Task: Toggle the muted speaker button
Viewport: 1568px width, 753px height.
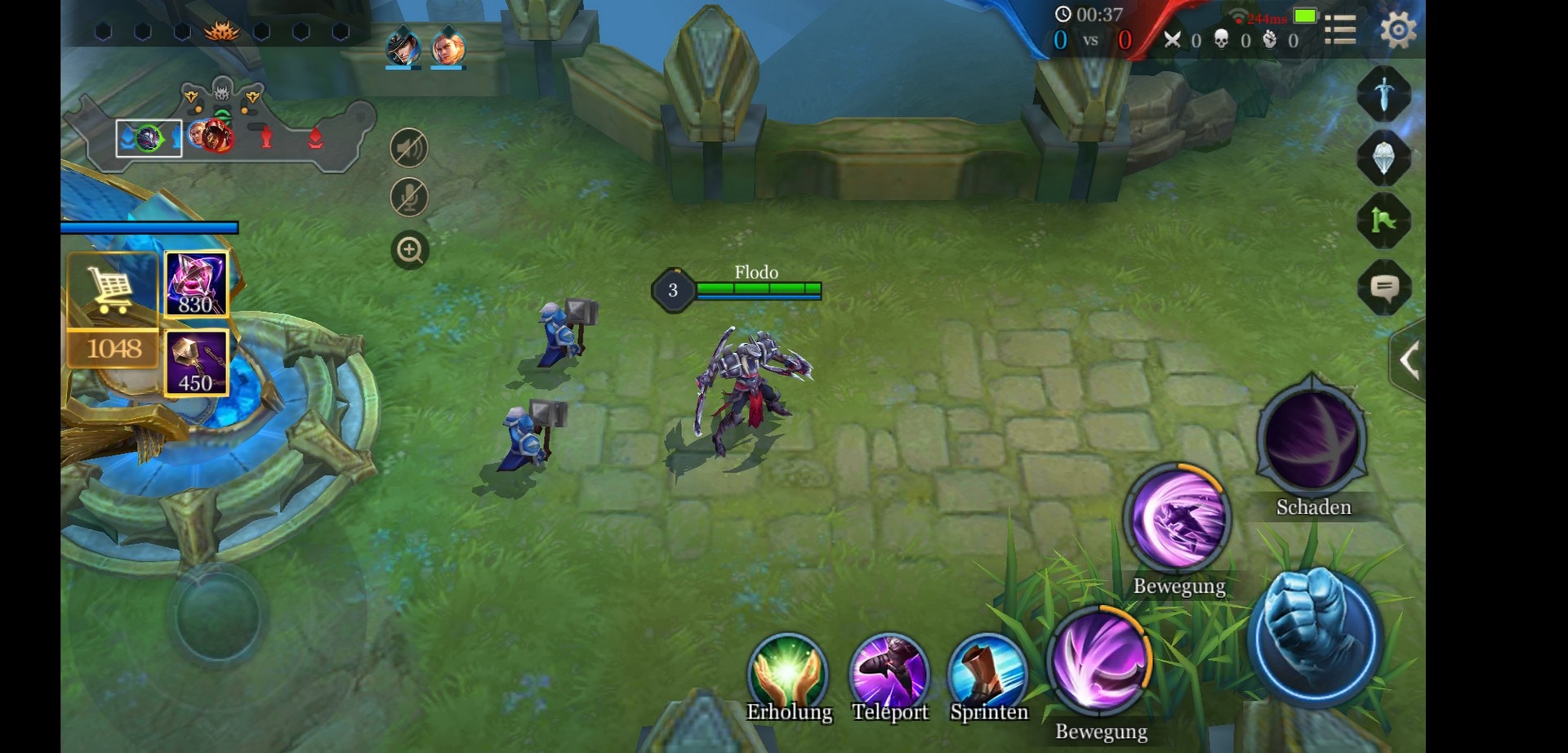Action: [409, 148]
